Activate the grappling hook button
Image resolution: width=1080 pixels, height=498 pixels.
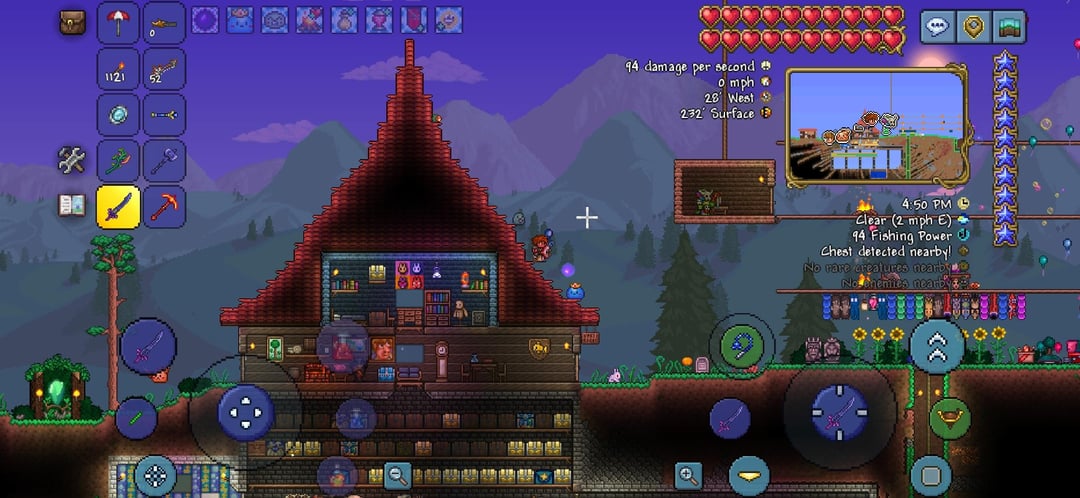pos(741,346)
